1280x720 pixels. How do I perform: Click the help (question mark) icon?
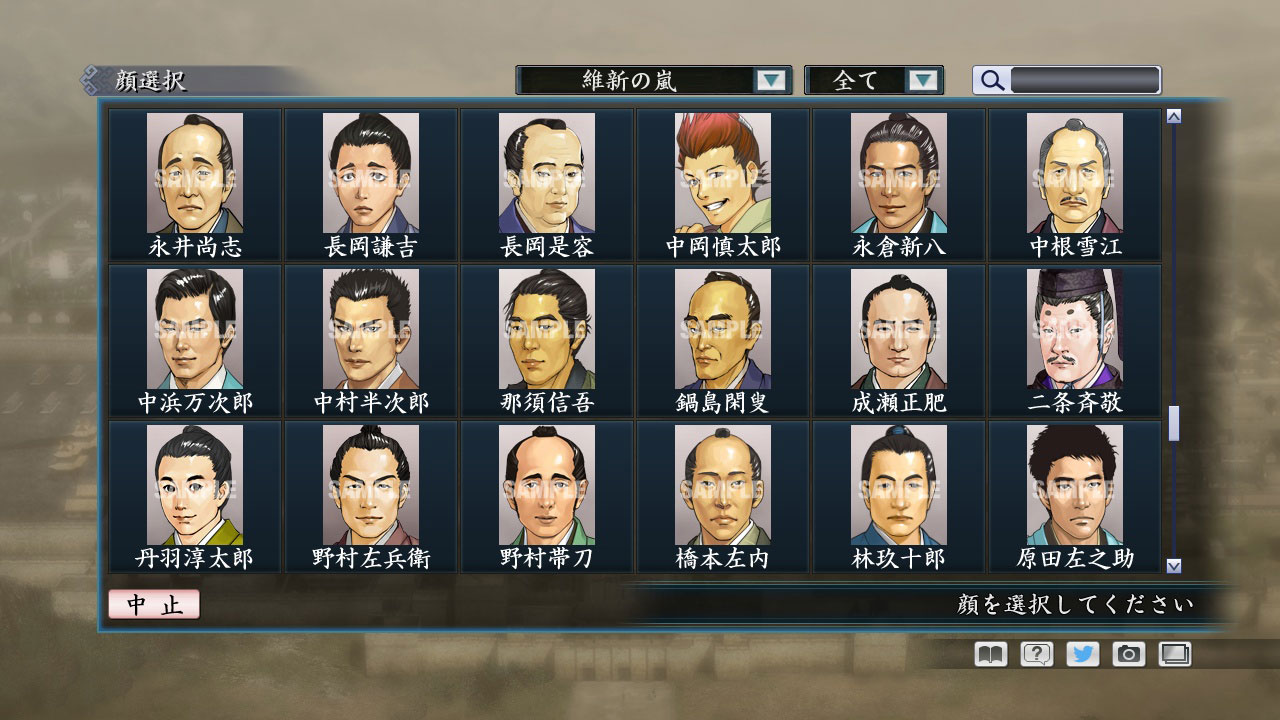1037,654
